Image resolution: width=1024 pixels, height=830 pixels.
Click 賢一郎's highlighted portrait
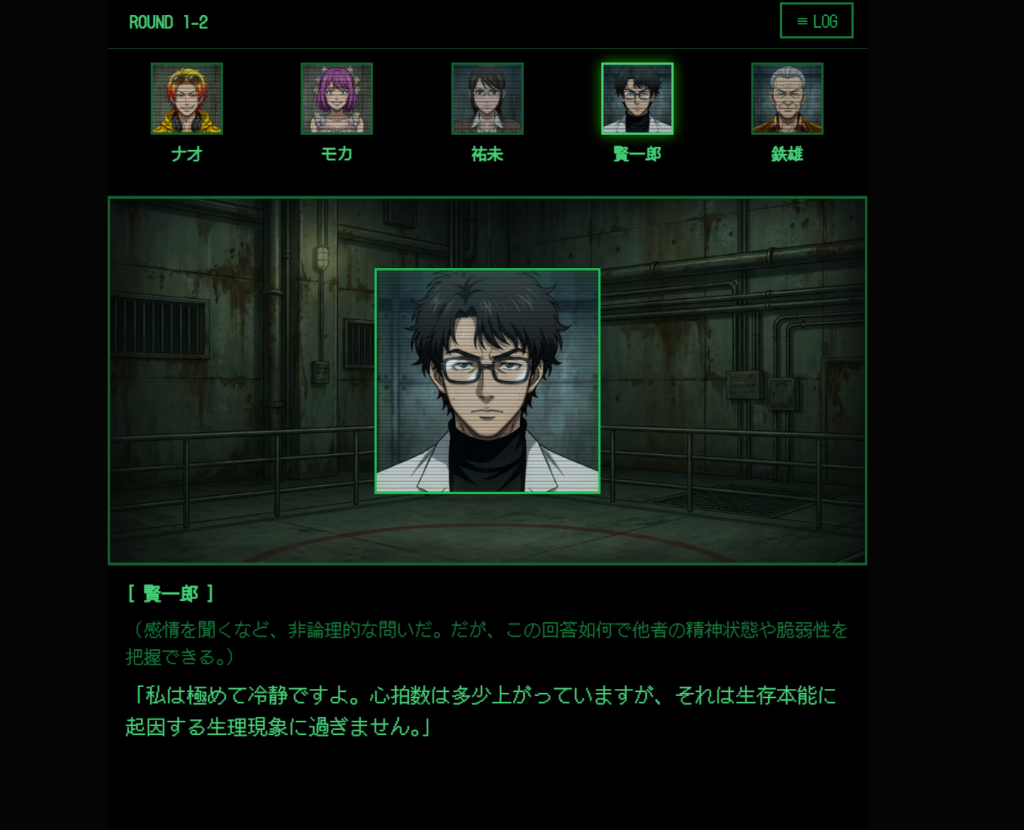pos(637,99)
